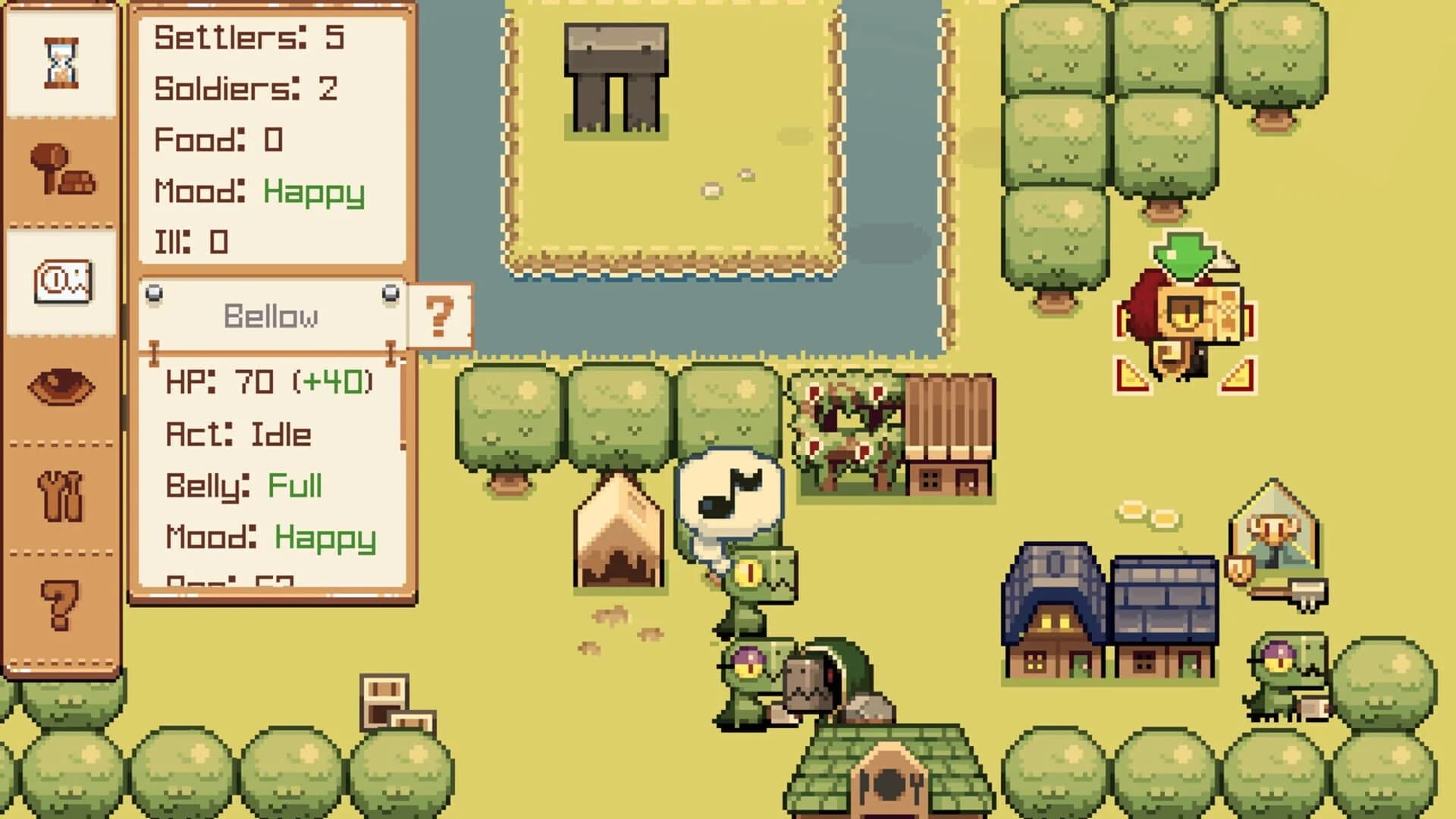1456x819 pixels.
Task: Toggle the right pin on the Bellow panel
Action: (391, 290)
